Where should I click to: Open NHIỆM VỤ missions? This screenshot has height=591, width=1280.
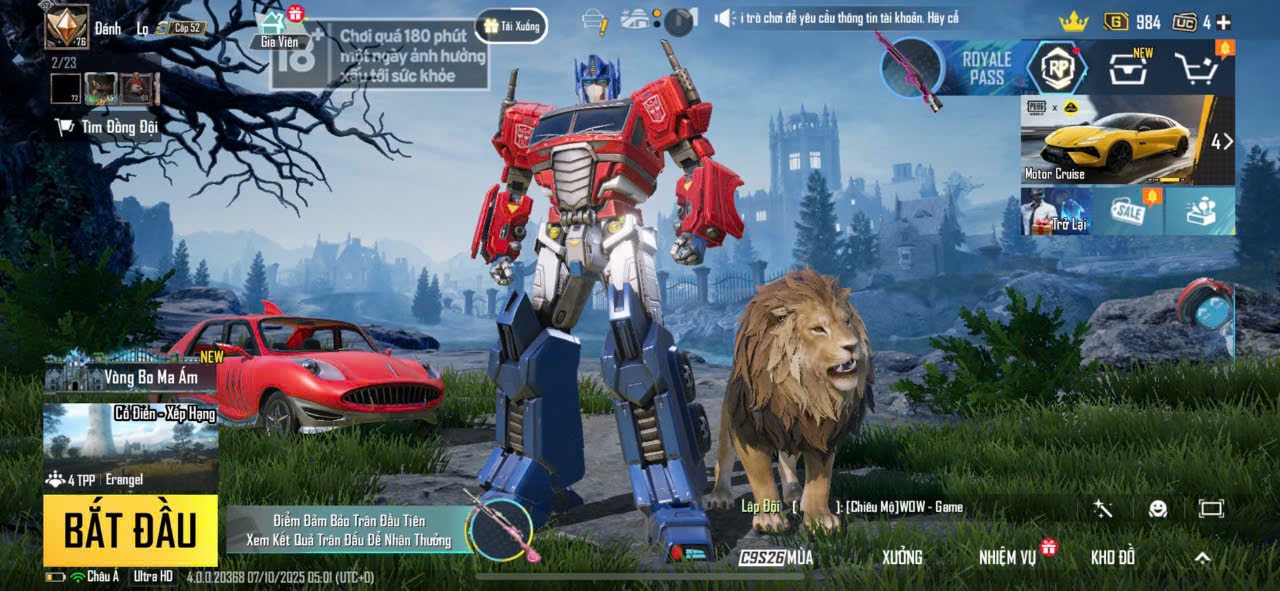click(1008, 557)
